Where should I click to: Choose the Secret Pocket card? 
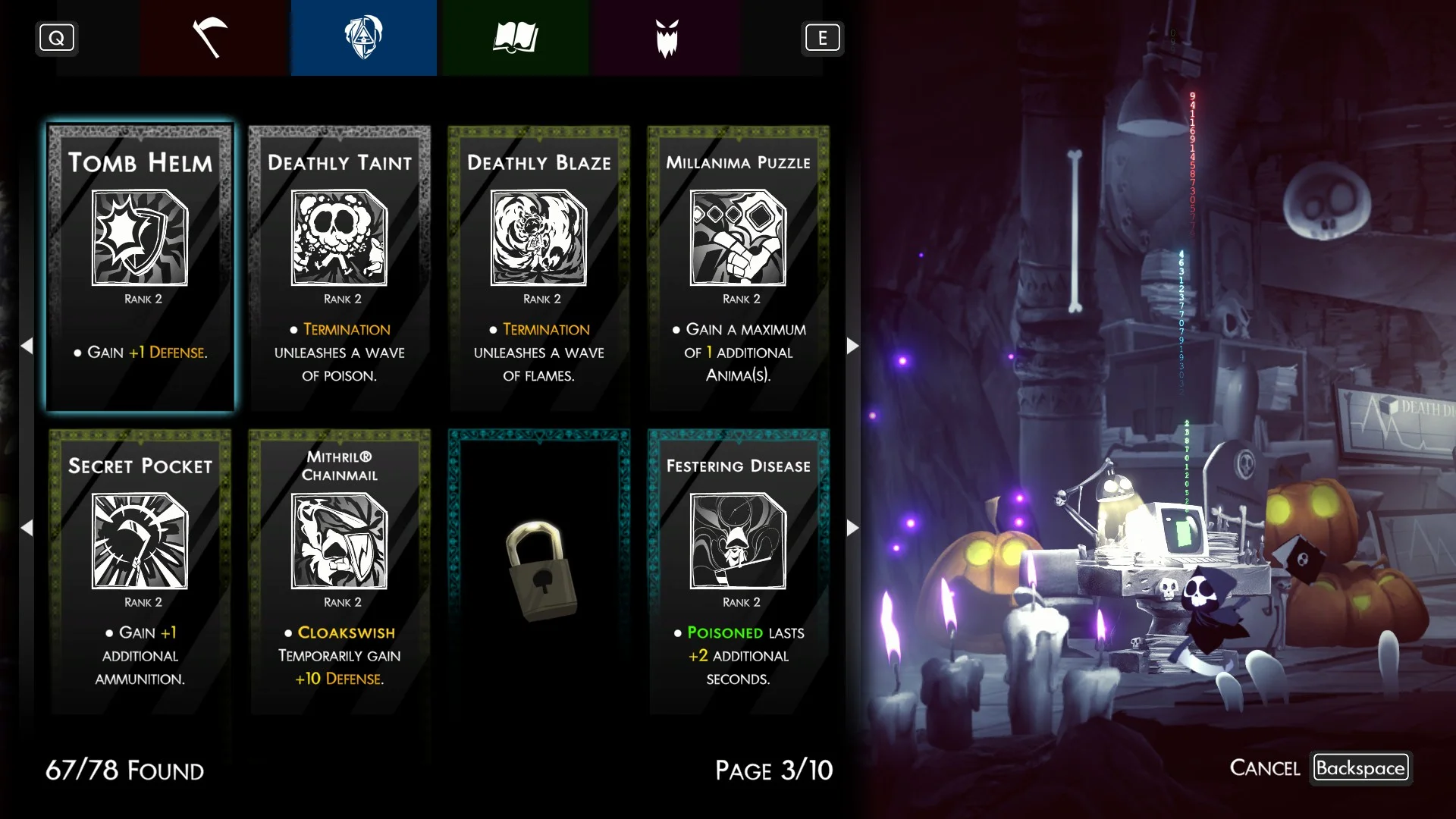tap(140, 571)
